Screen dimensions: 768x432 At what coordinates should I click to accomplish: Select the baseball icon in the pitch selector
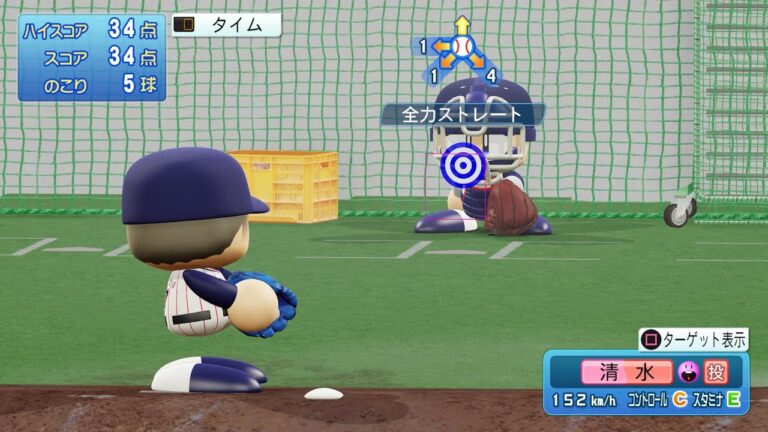coord(461,47)
